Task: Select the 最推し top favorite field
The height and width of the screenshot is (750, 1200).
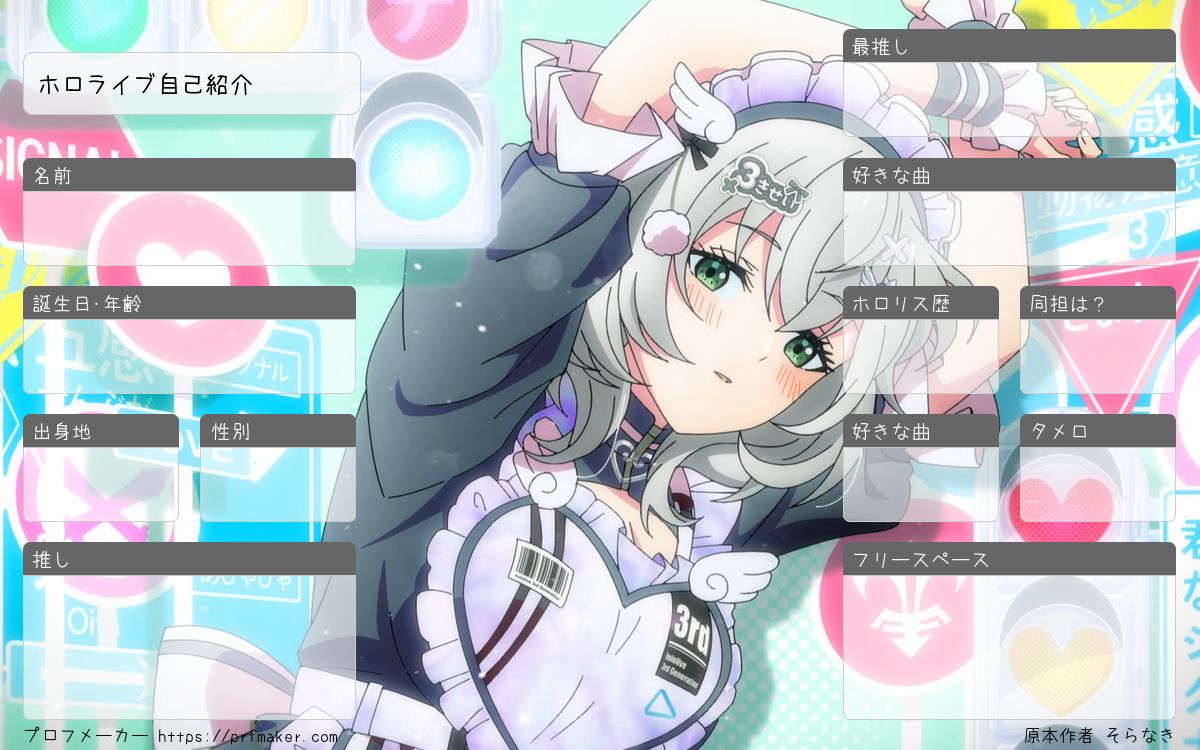Action: 1009,99
